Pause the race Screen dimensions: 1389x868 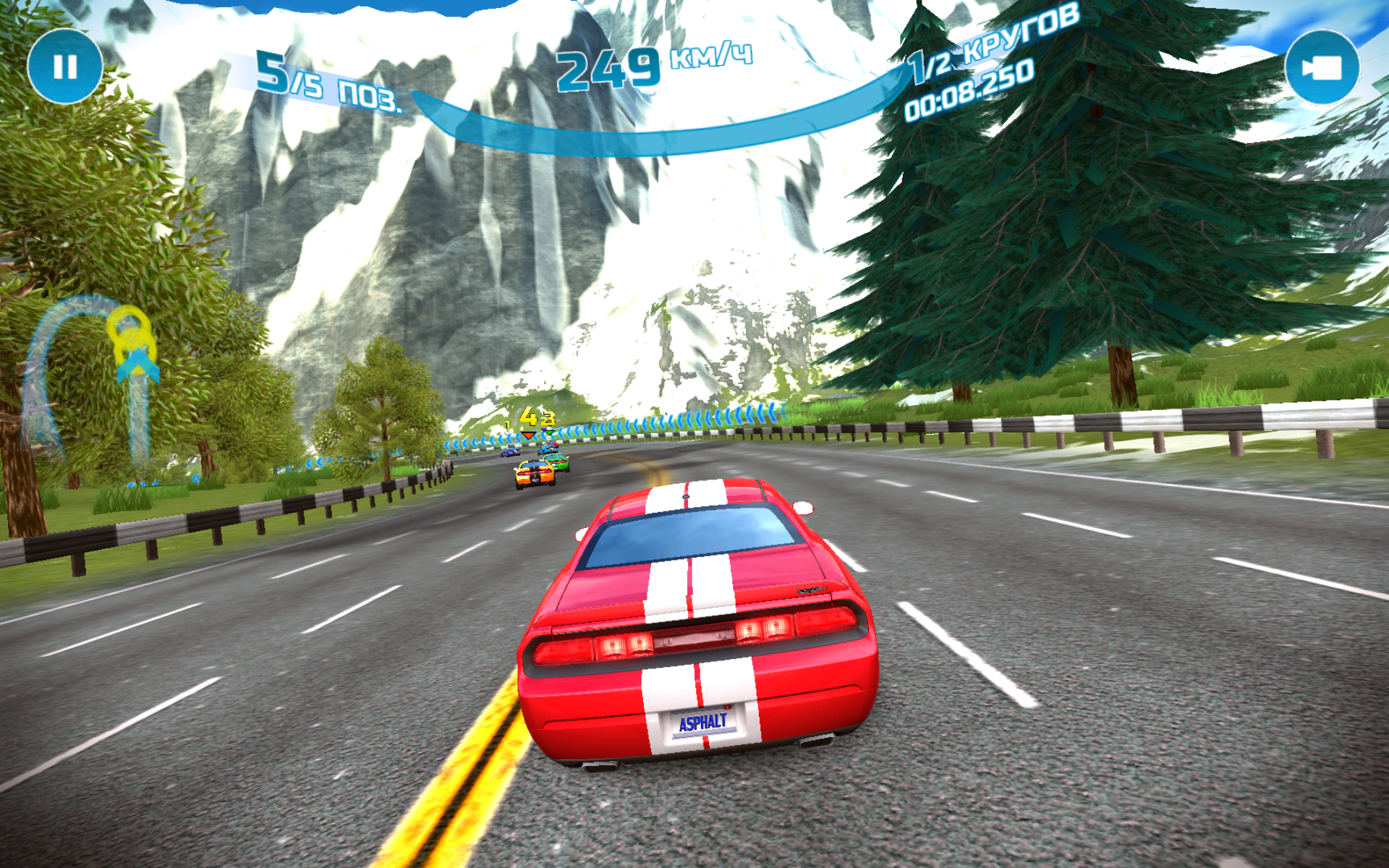click(x=65, y=67)
